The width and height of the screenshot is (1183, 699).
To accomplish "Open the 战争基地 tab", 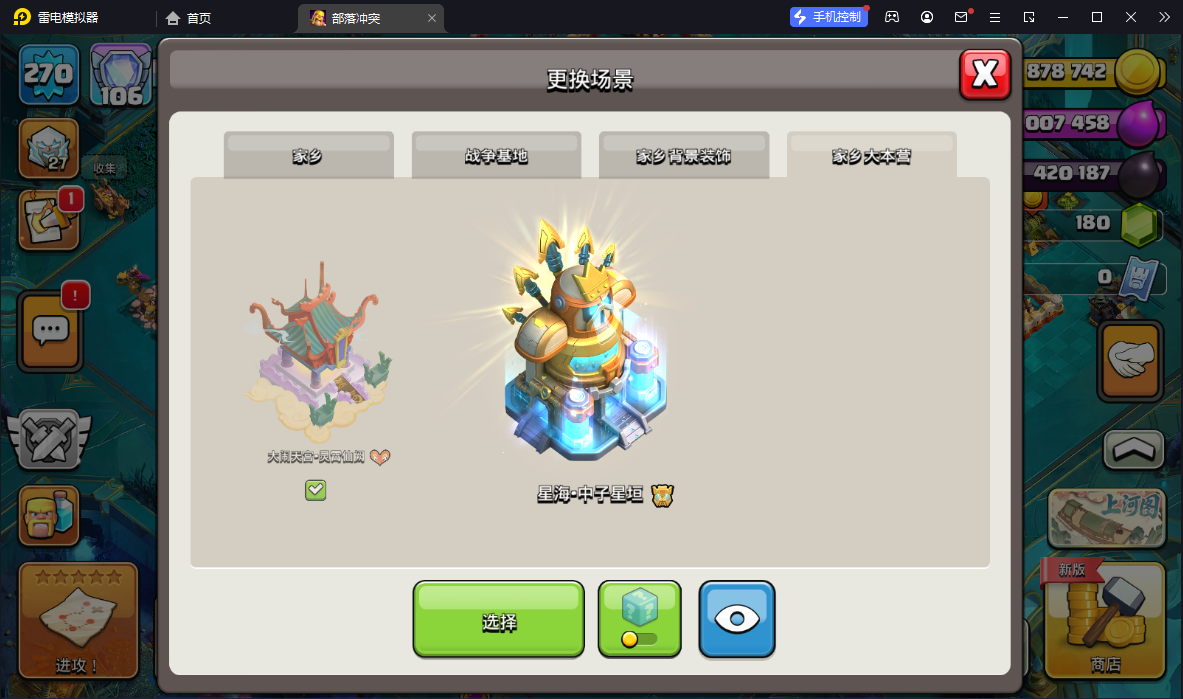I will pos(496,155).
